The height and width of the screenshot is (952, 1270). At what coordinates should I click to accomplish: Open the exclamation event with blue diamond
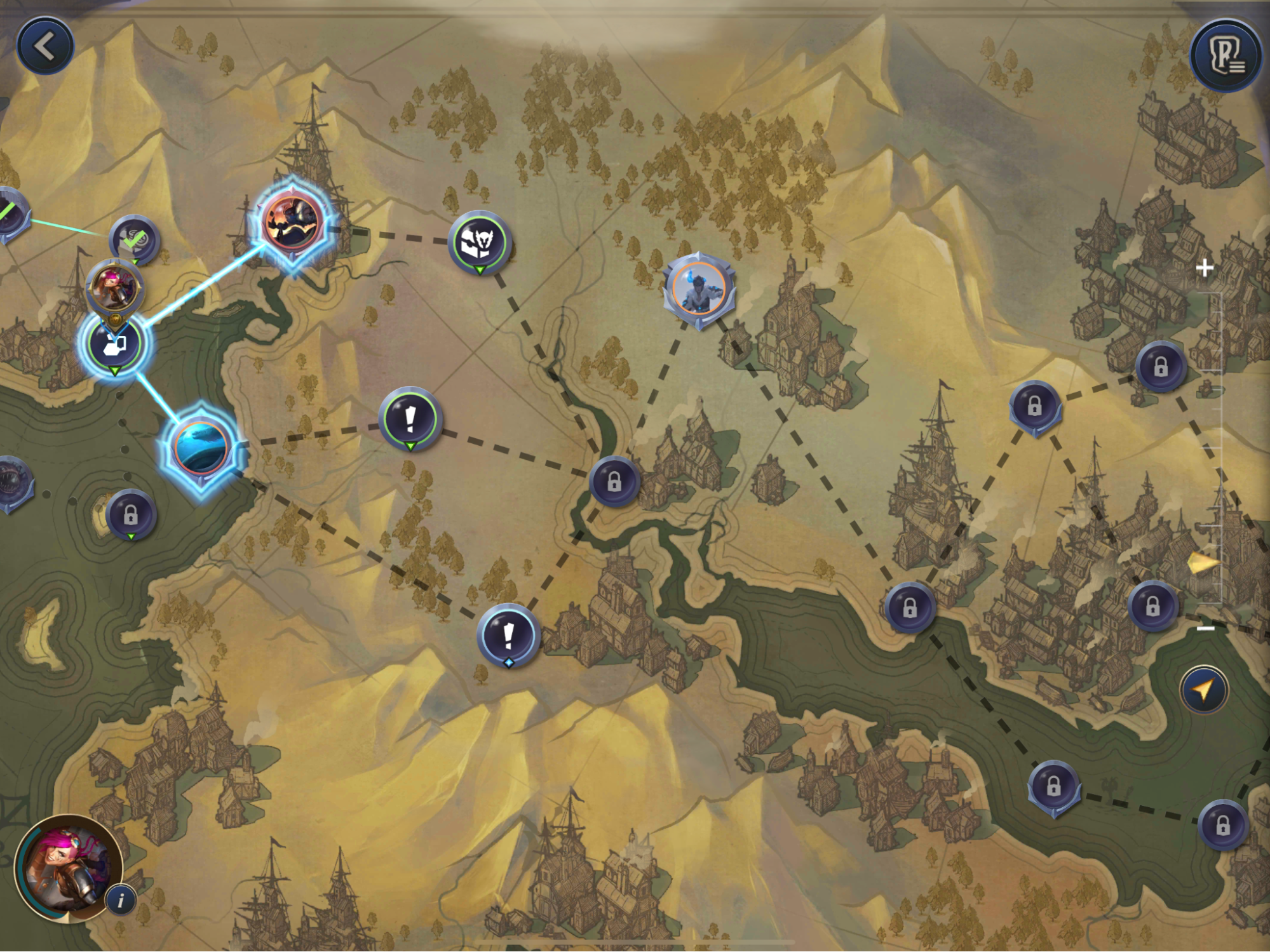[508, 635]
